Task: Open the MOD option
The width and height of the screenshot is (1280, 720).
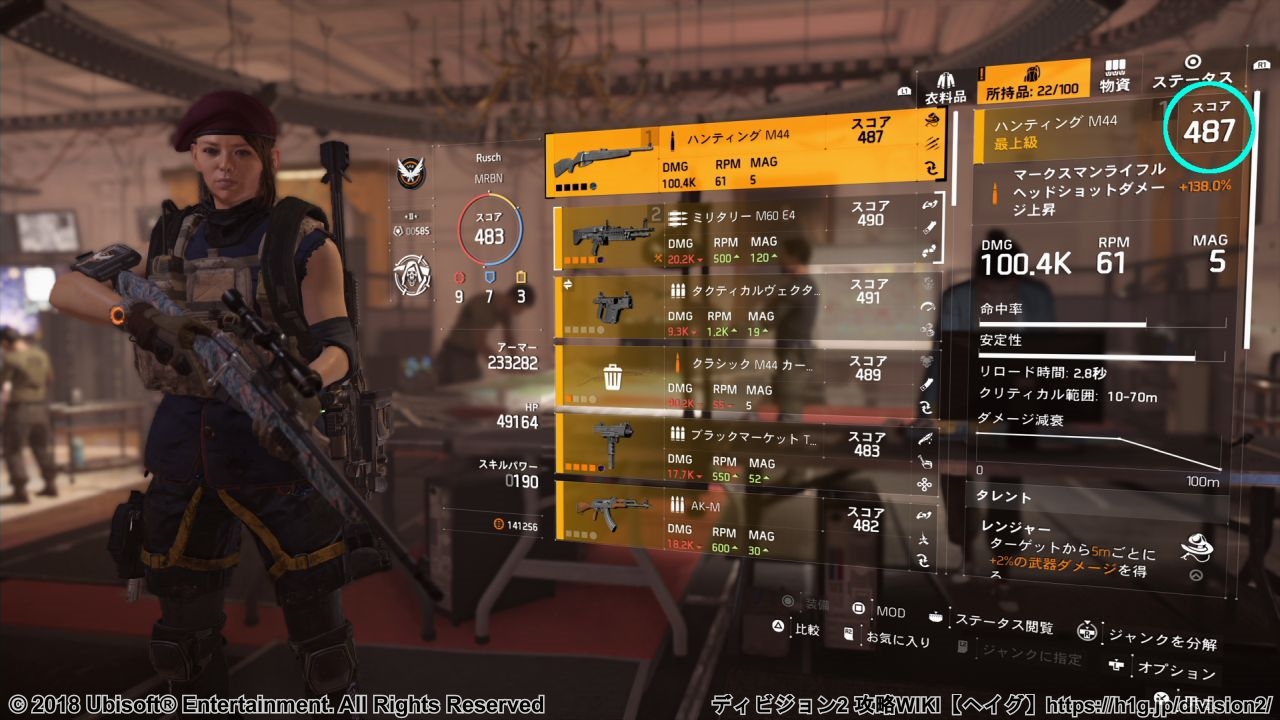Action: [x=879, y=610]
